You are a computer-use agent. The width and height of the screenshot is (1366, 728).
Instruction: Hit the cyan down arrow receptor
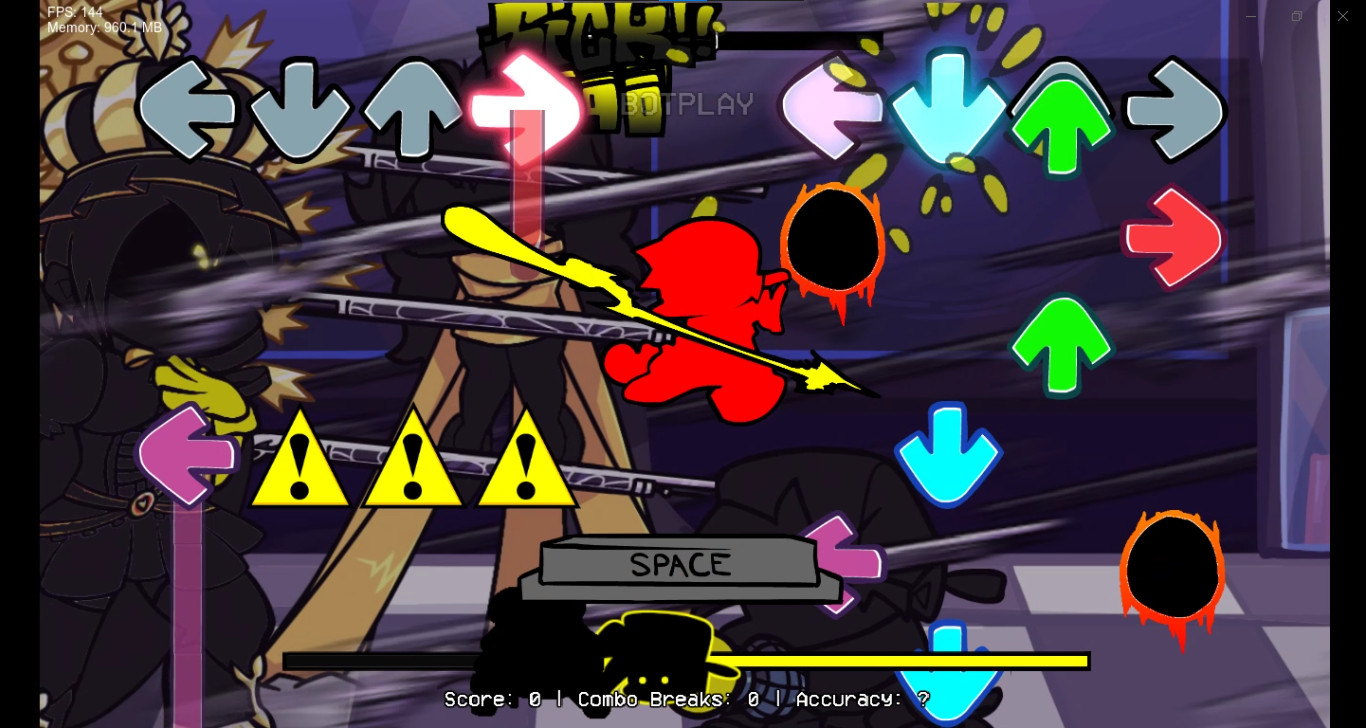pyautogui.click(x=947, y=108)
